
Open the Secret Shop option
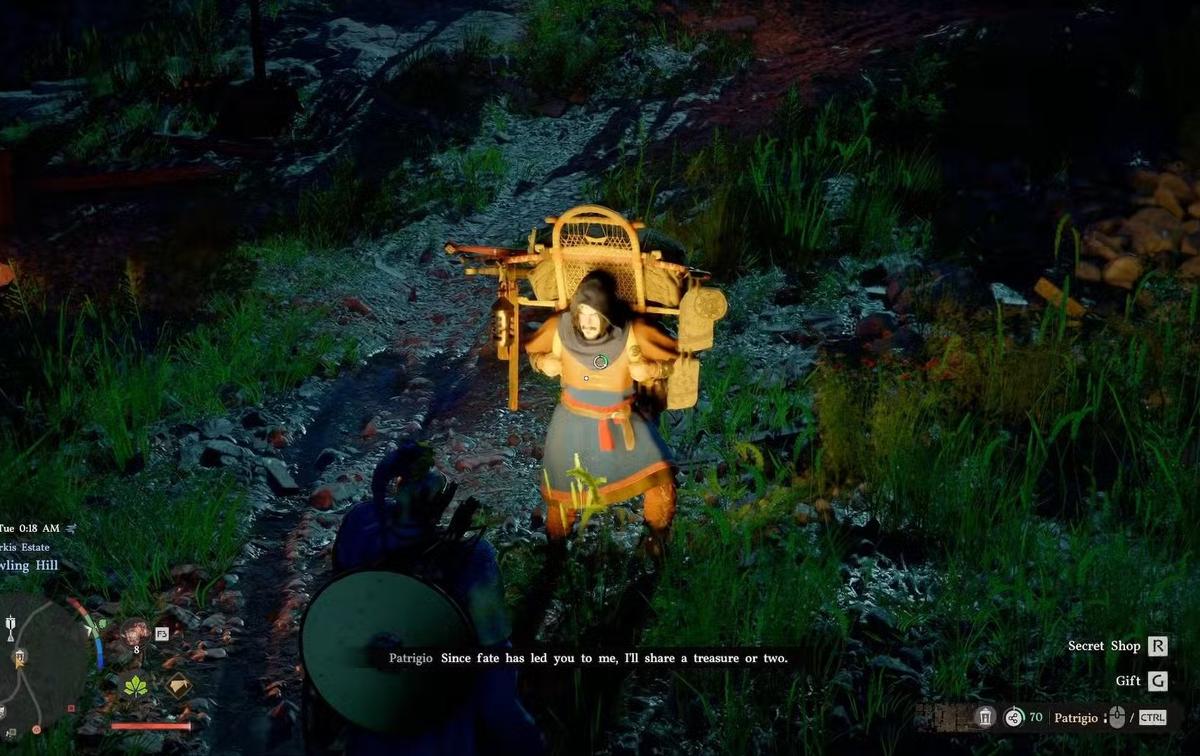(x=1157, y=646)
